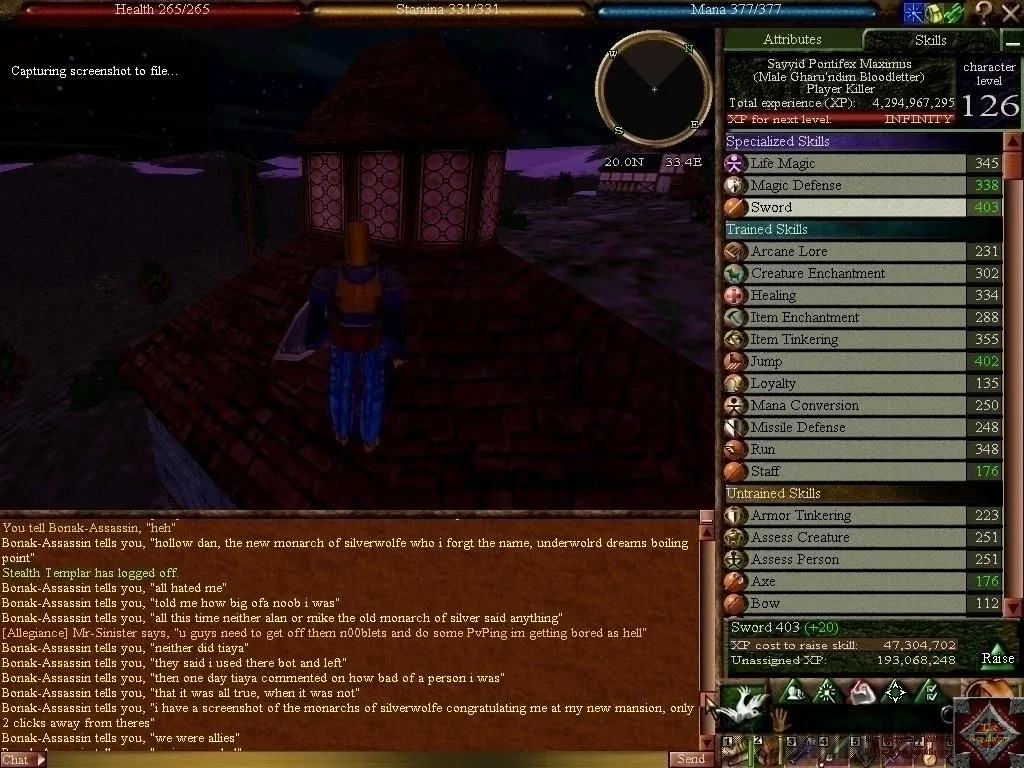Close the game with the X icon
Screen dimensions: 1024x768
[1009, 13]
